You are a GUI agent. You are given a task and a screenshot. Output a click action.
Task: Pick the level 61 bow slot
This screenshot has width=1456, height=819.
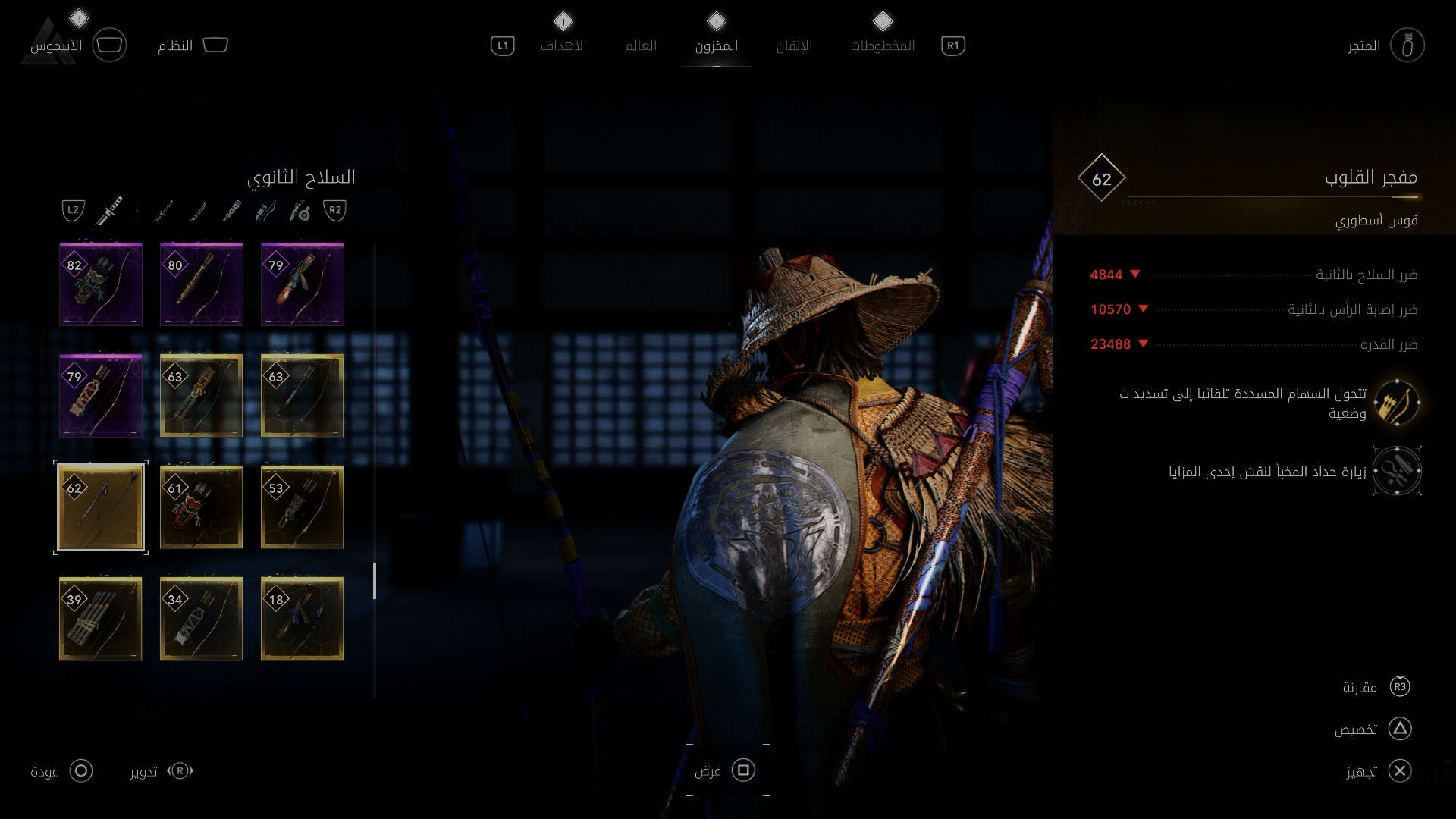202,507
